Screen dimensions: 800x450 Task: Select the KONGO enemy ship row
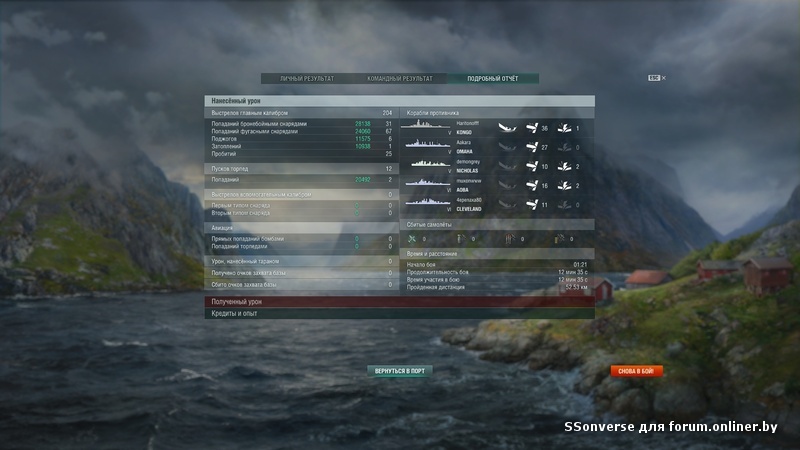(x=496, y=128)
